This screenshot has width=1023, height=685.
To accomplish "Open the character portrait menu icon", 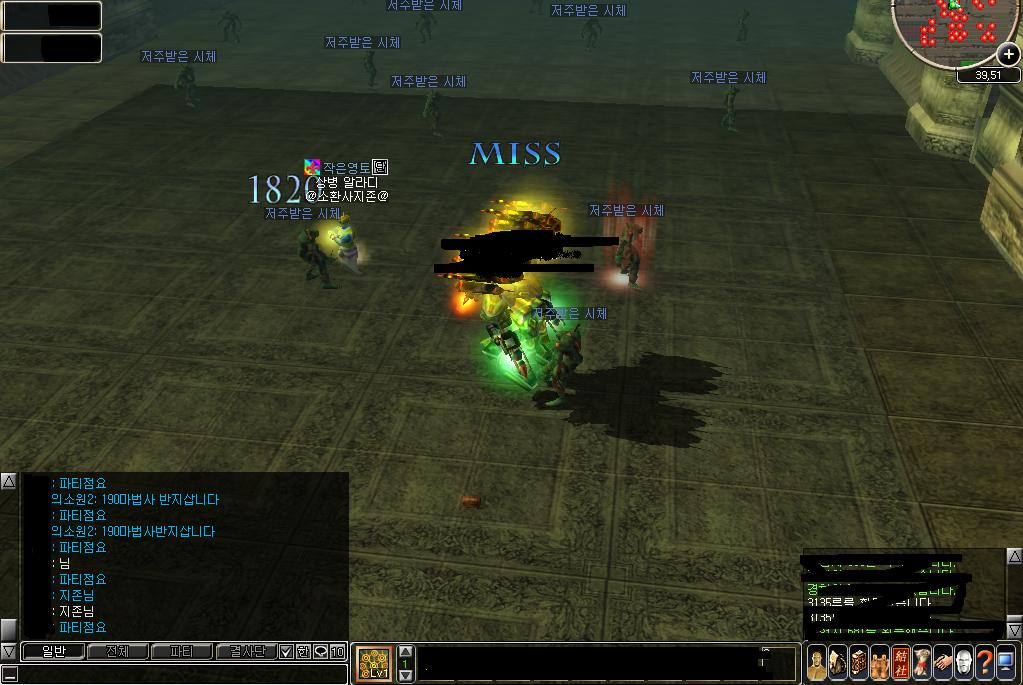I will click(x=817, y=662).
